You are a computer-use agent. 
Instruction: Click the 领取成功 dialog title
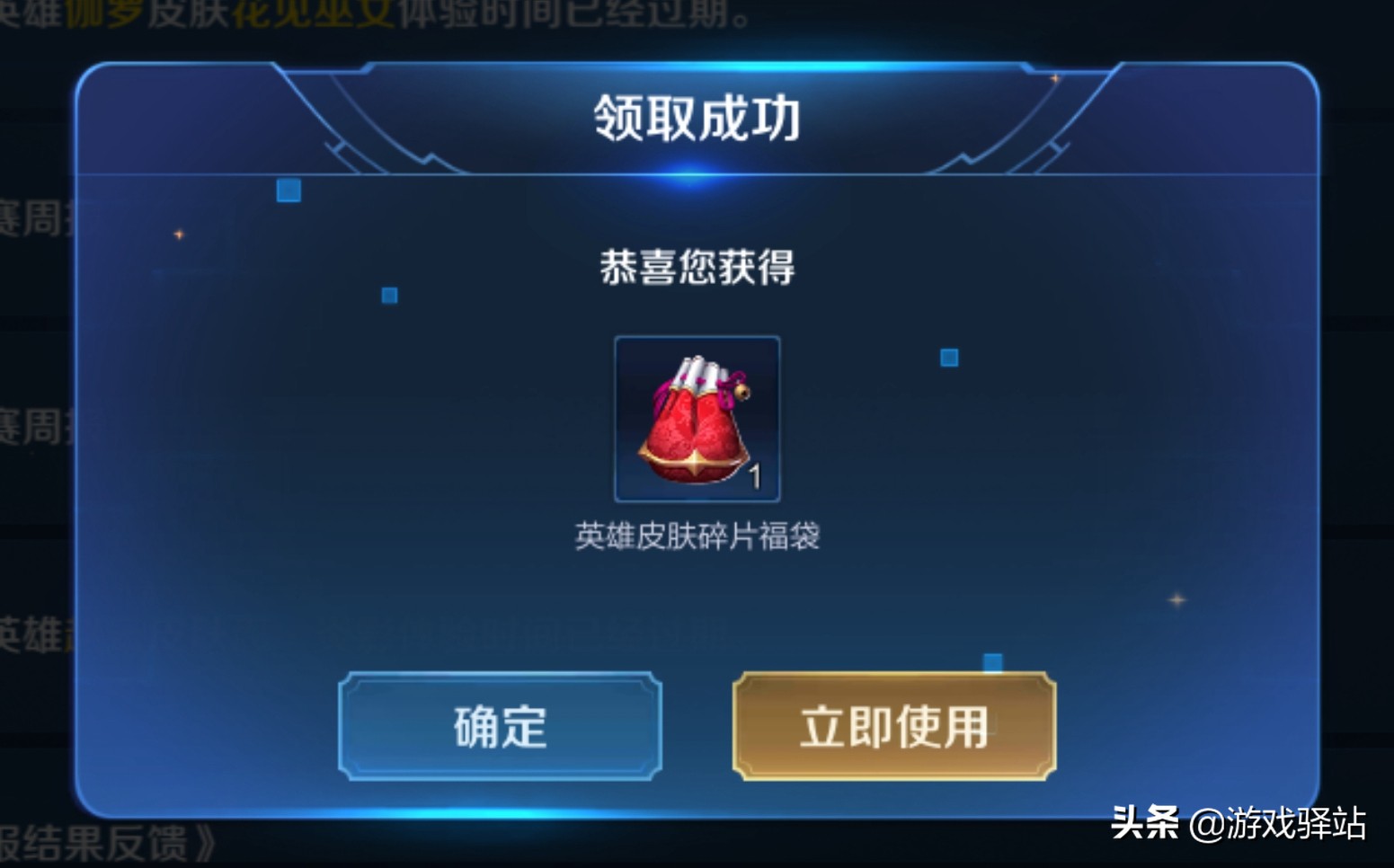[697, 118]
